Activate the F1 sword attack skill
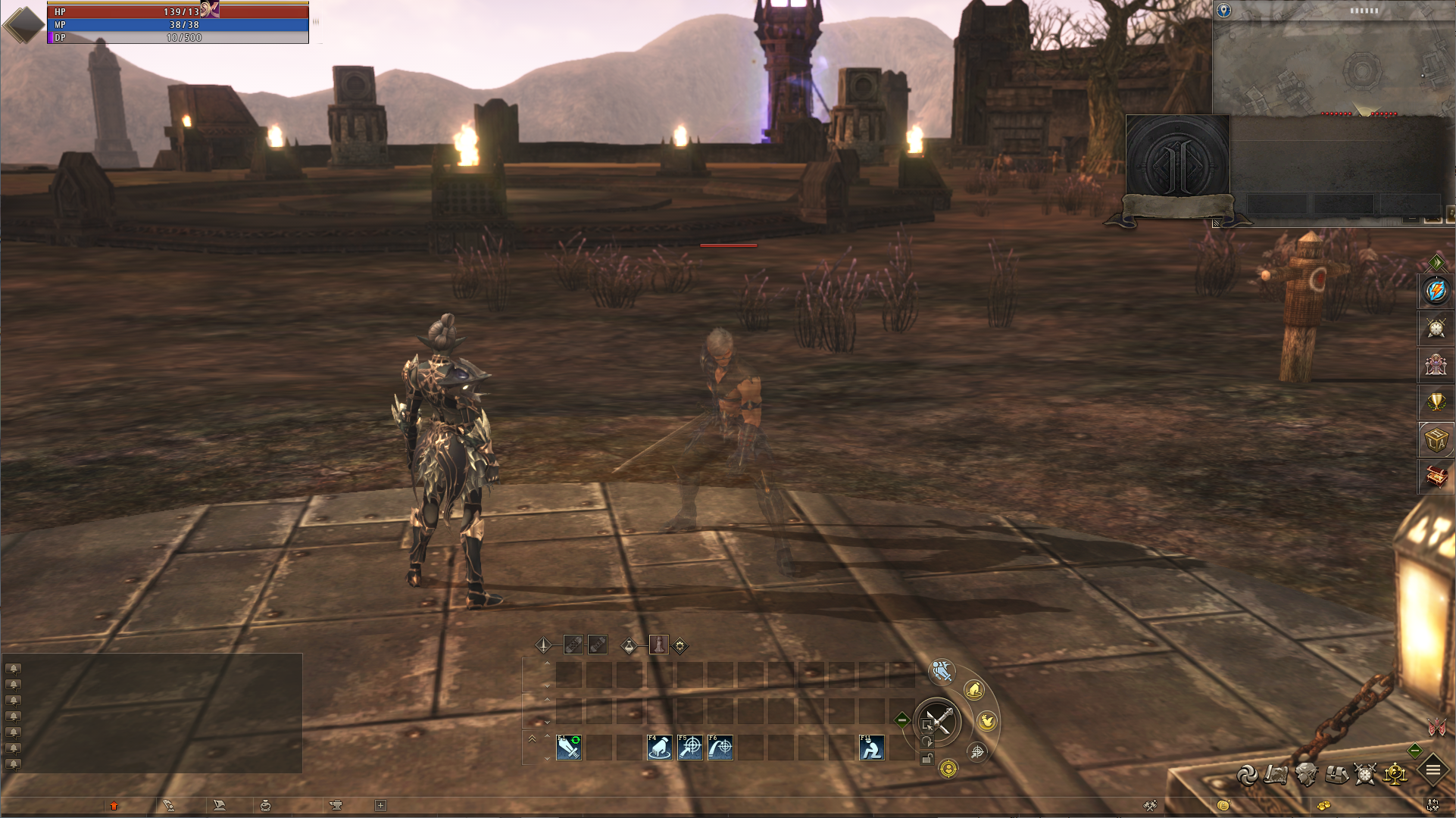1456x818 pixels. coord(569,748)
